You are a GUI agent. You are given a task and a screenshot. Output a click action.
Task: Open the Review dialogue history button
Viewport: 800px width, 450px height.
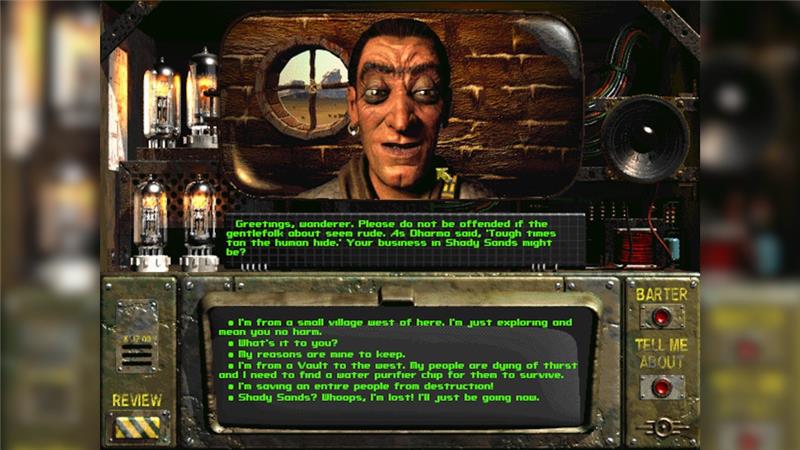coord(137,427)
